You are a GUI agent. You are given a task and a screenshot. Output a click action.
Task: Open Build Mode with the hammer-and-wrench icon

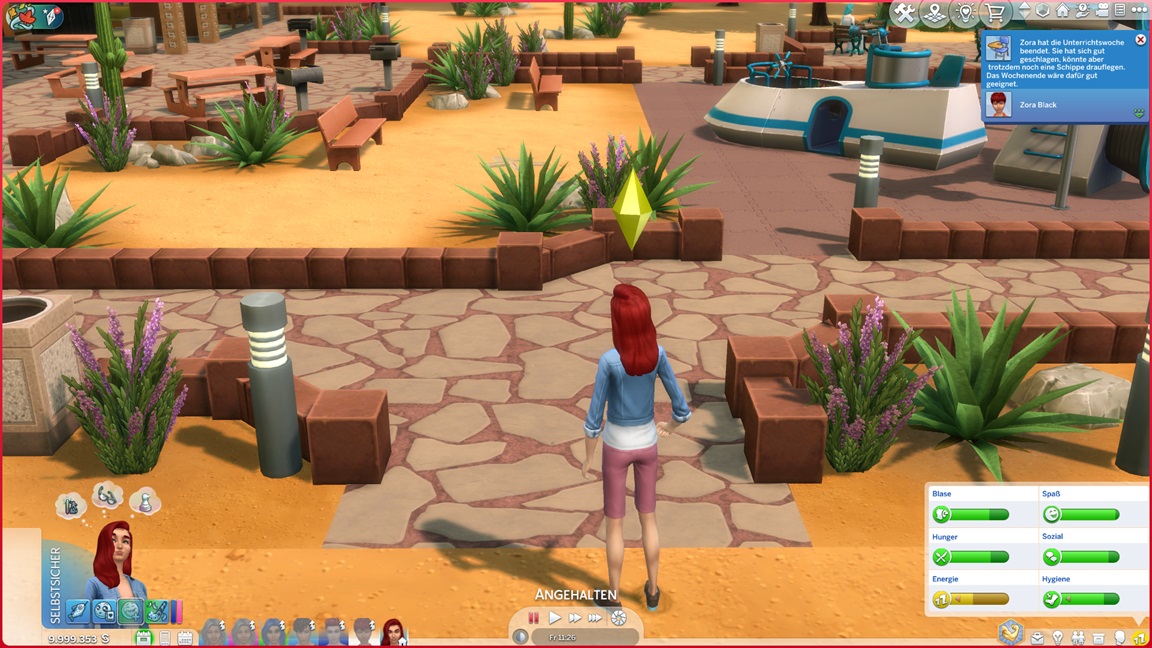(x=905, y=13)
